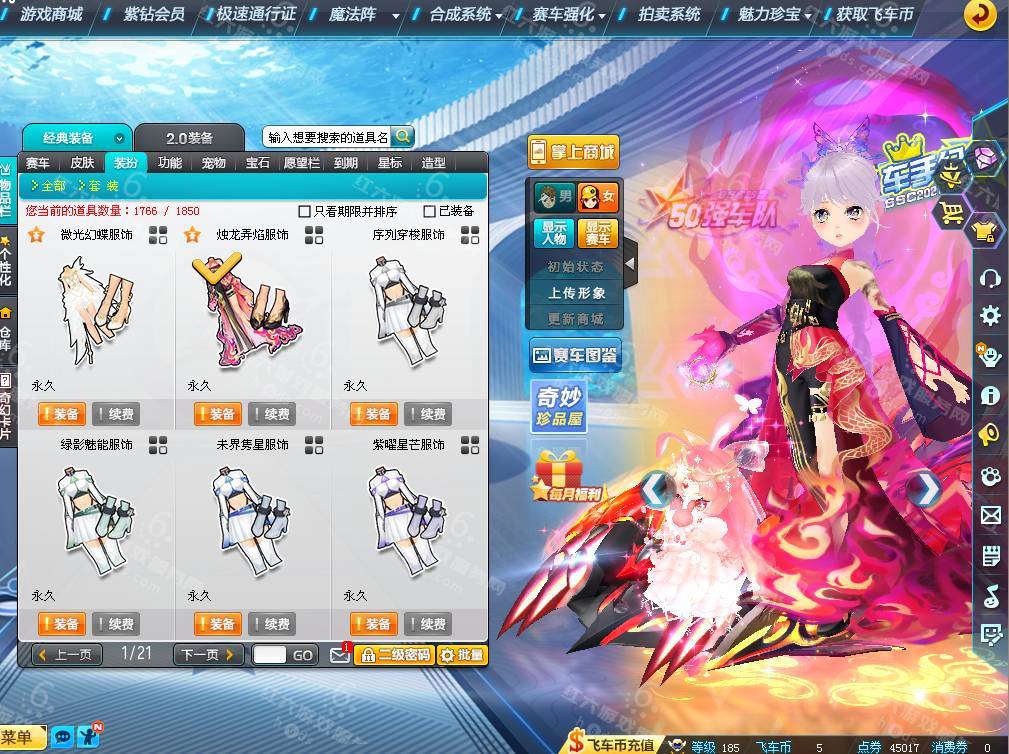The height and width of the screenshot is (754, 1009).
Task: Select the 赛车 category tab
Action: (x=38, y=163)
